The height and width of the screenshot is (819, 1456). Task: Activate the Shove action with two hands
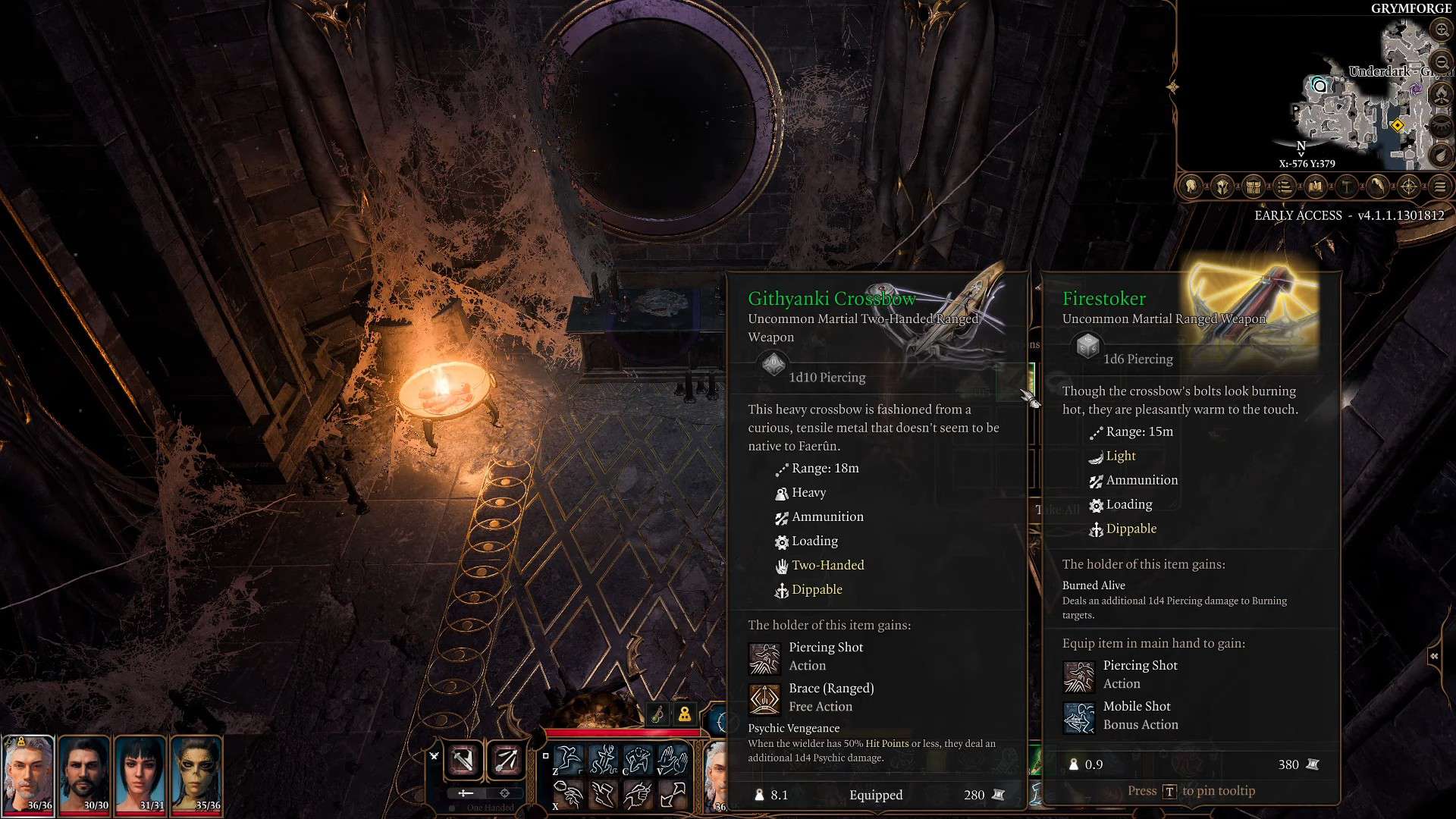coord(672,759)
